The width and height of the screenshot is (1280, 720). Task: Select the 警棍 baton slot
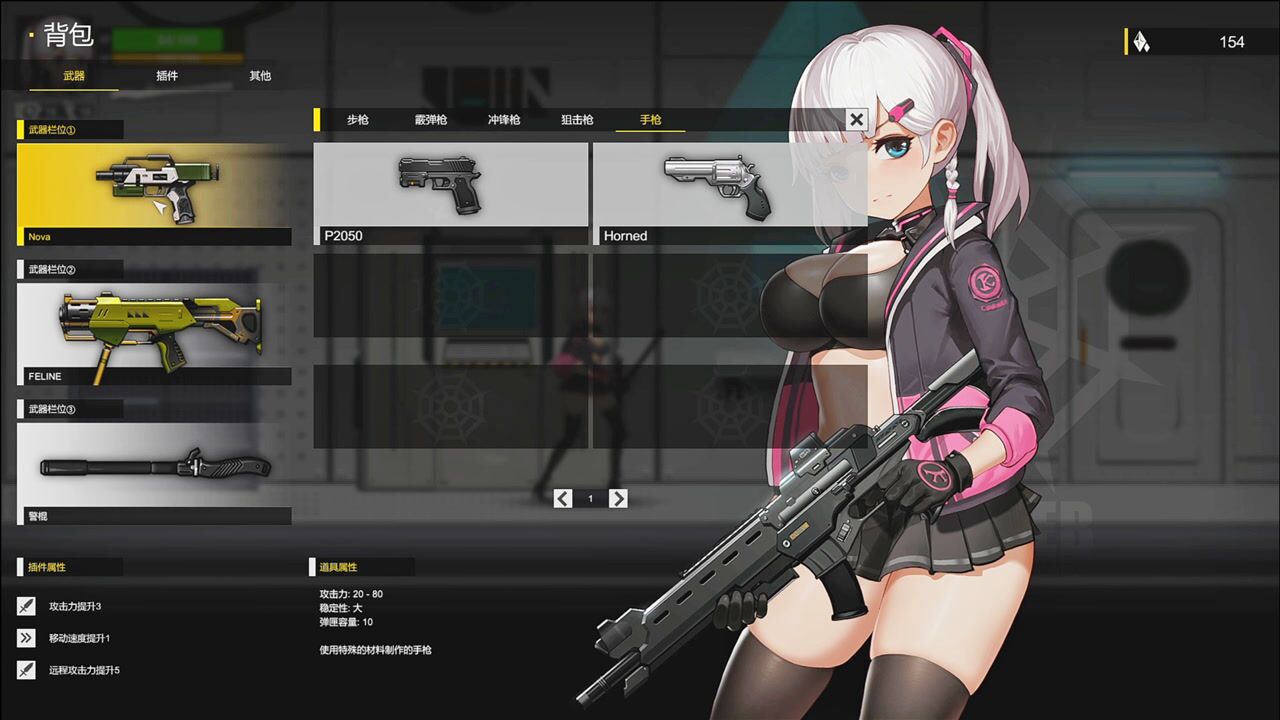(x=154, y=473)
